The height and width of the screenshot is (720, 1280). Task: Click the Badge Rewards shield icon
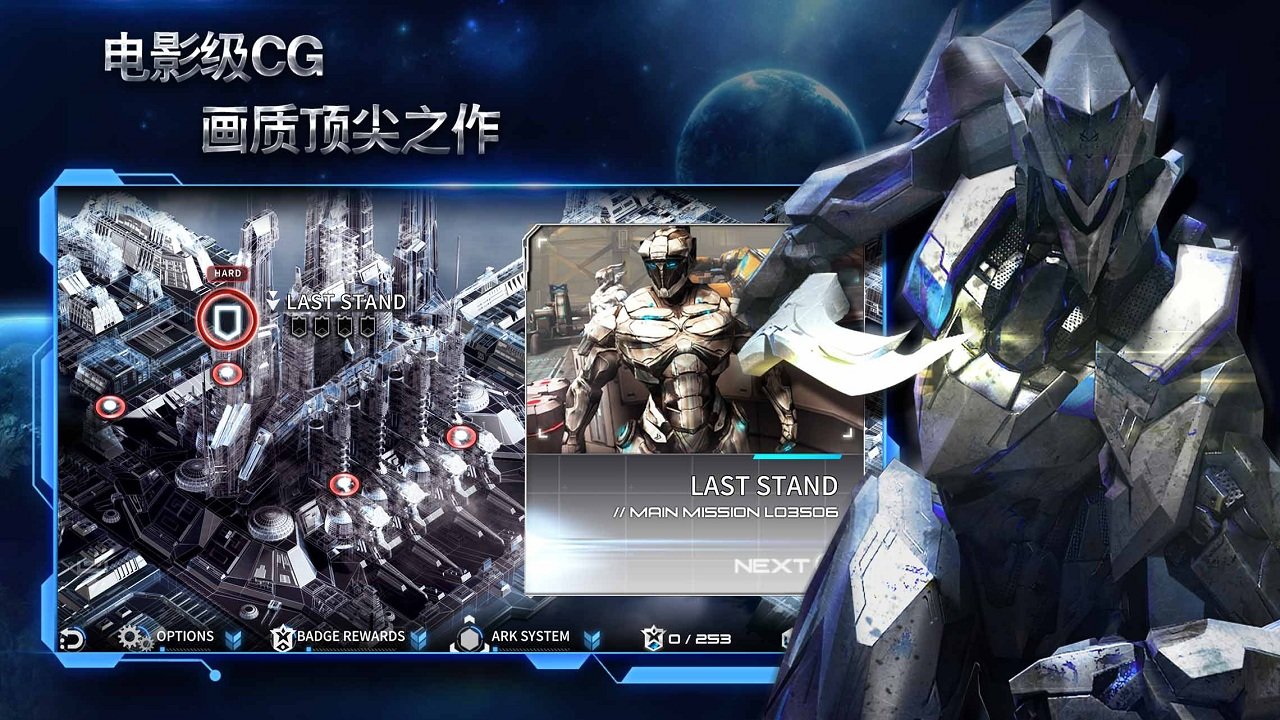click(x=282, y=635)
